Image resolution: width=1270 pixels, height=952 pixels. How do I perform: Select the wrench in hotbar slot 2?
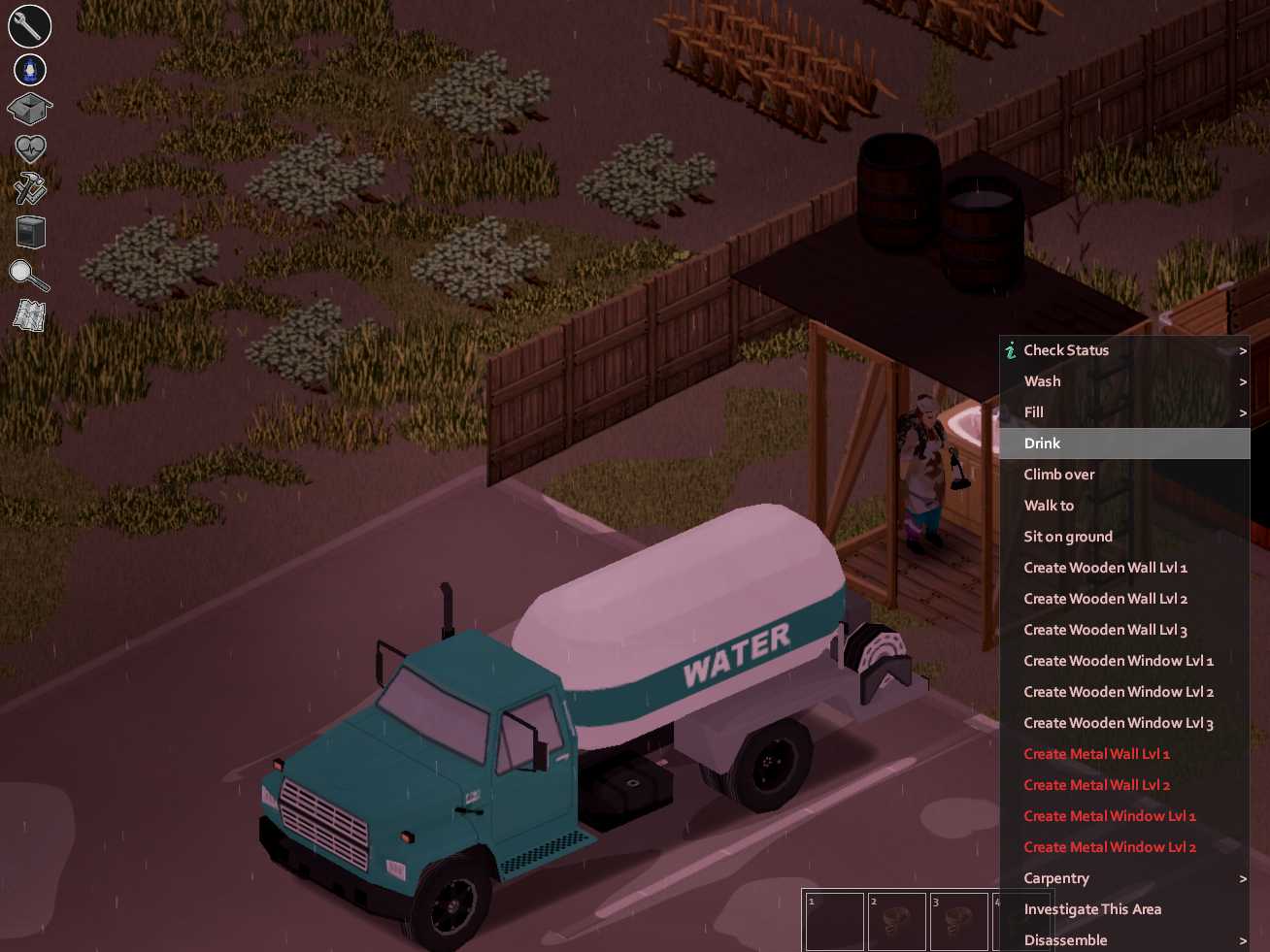tap(897, 921)
